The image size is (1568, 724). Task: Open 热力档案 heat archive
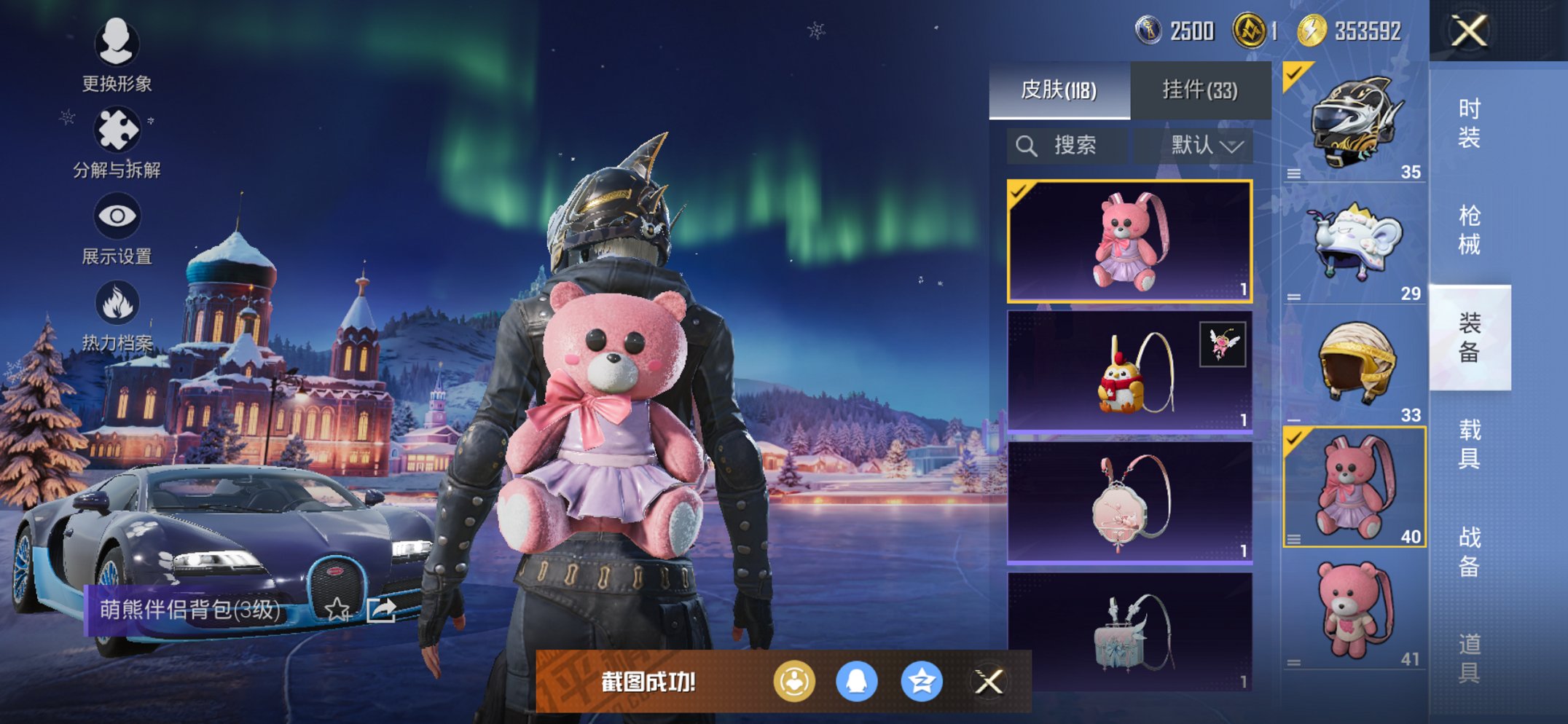coord(117,315)
